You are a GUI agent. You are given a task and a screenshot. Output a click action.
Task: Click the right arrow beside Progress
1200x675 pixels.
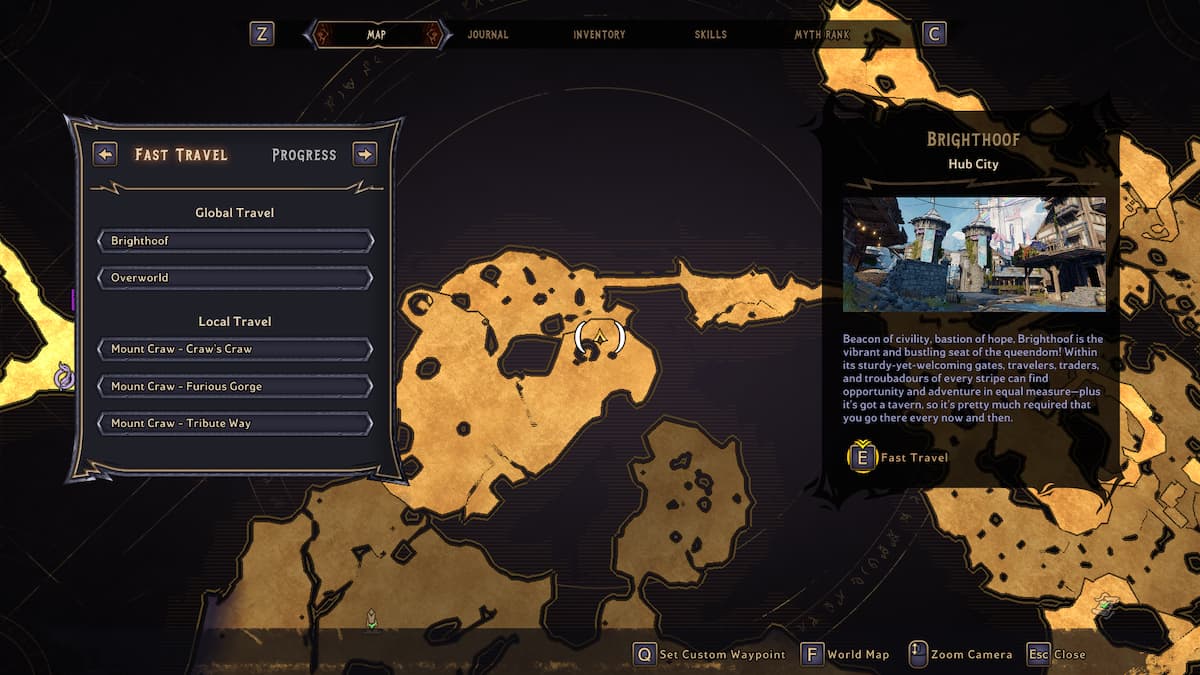point(365,155)
